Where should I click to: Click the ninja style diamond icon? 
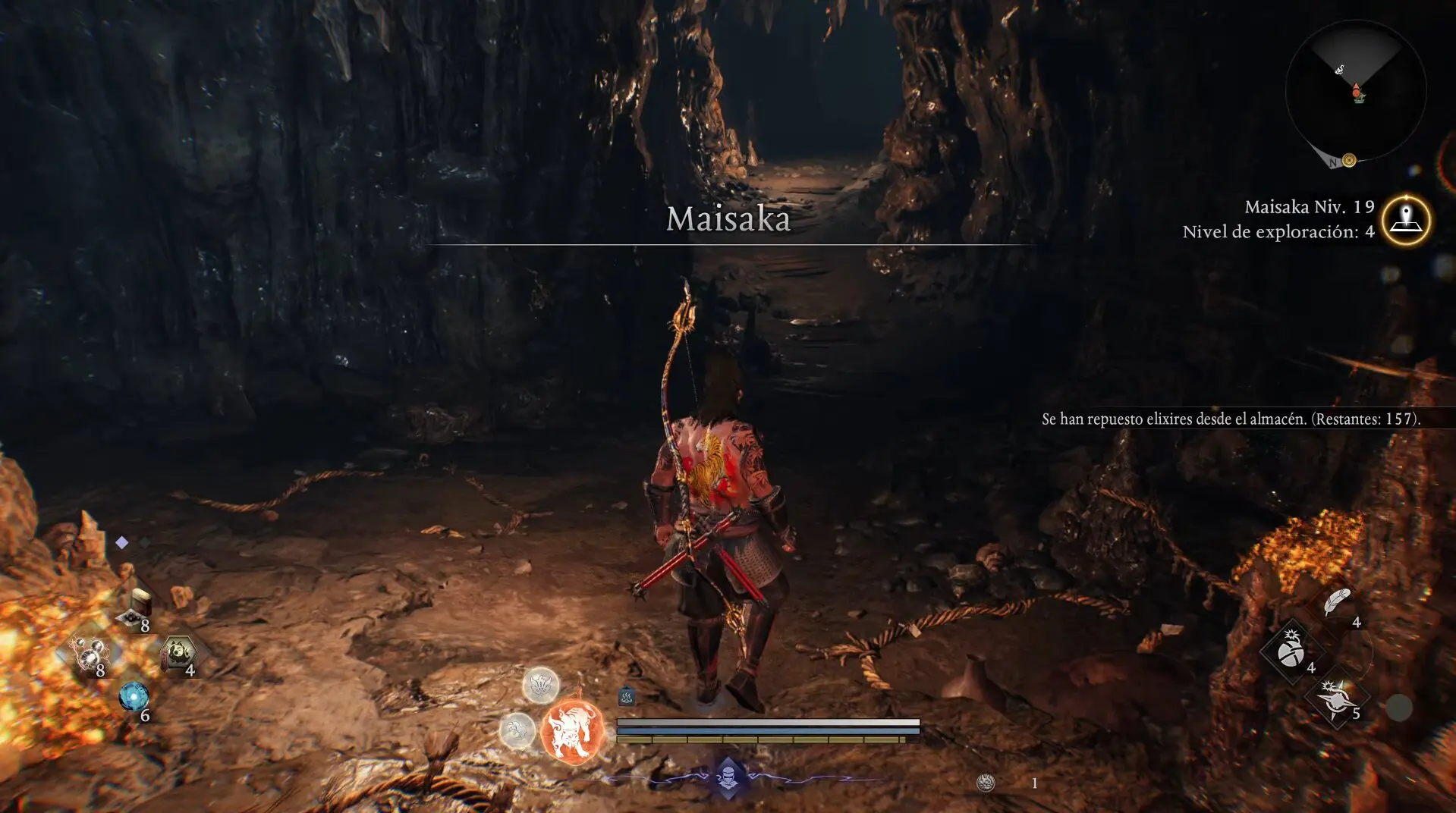click(x=728, y=777)
